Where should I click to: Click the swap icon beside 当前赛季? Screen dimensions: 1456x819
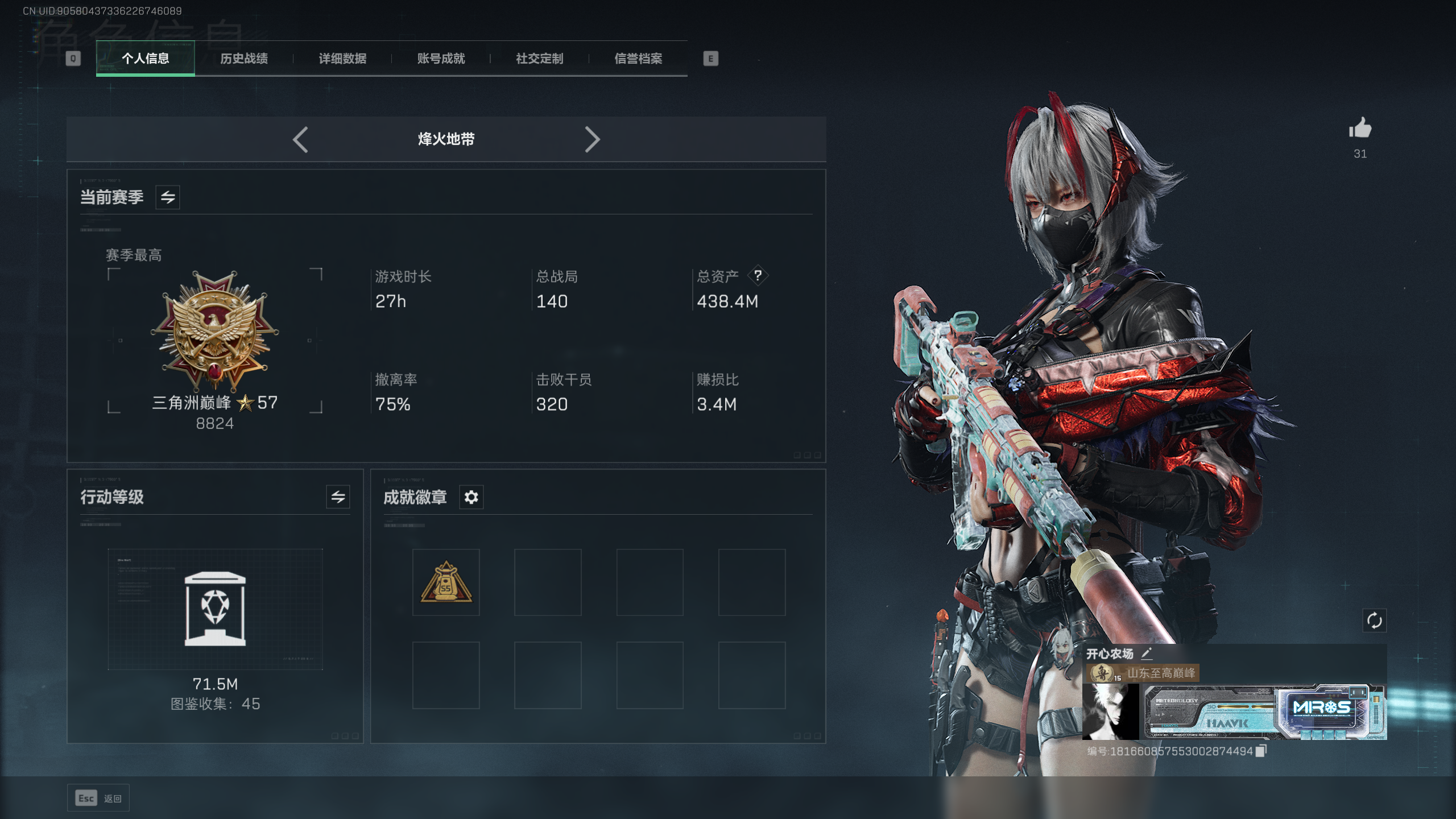tap(168, 197)
